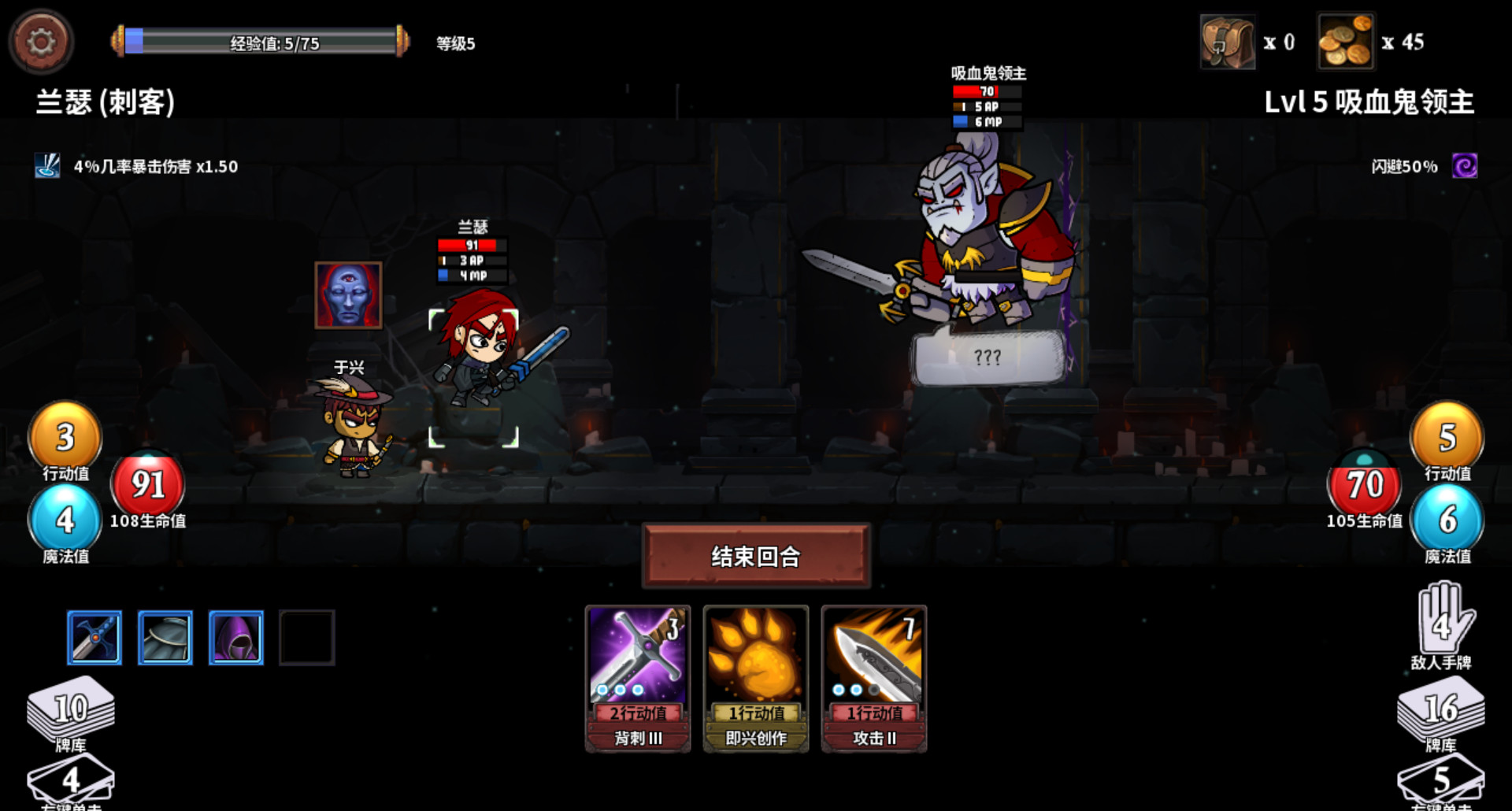Click the 背刺 III sword card

[638, 679]
